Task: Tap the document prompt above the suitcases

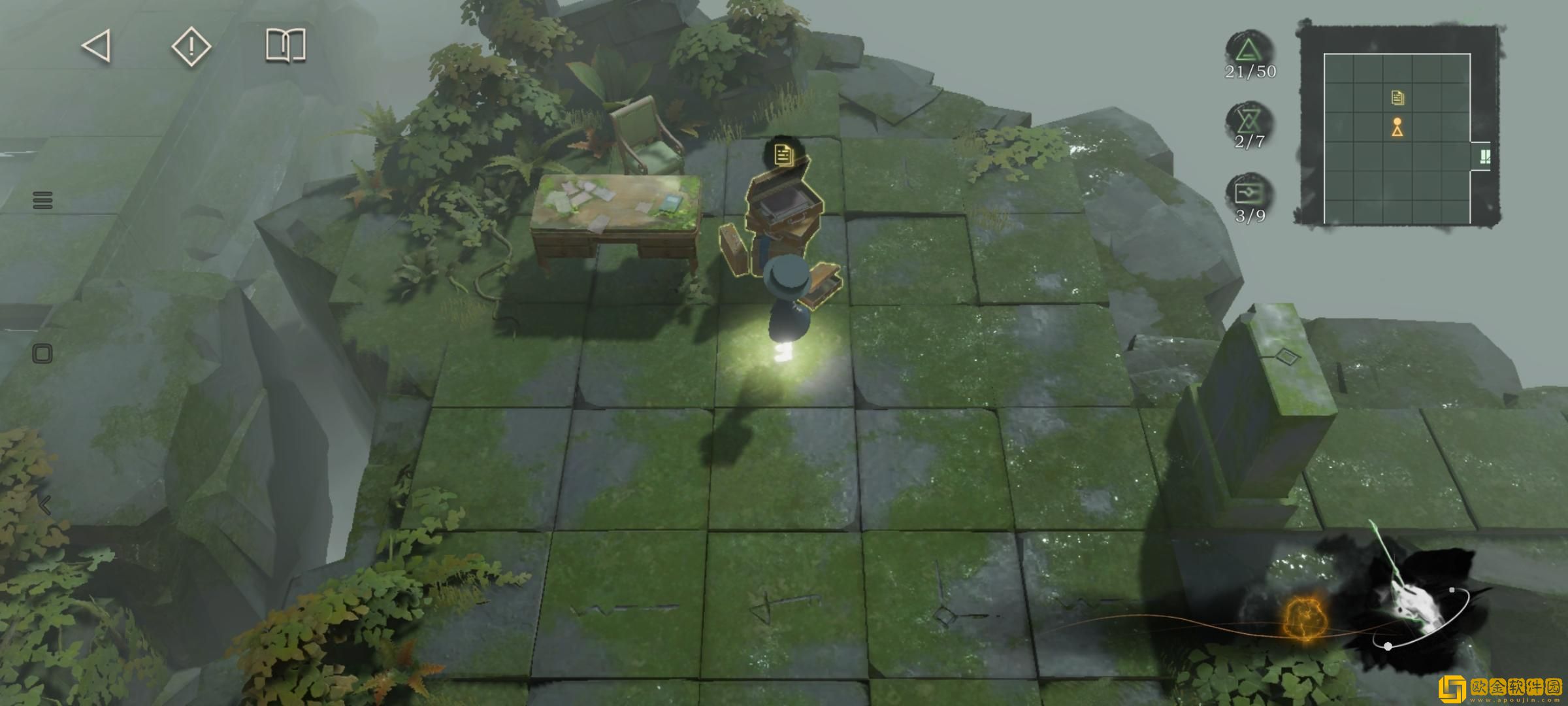Action: pos(783,155)
